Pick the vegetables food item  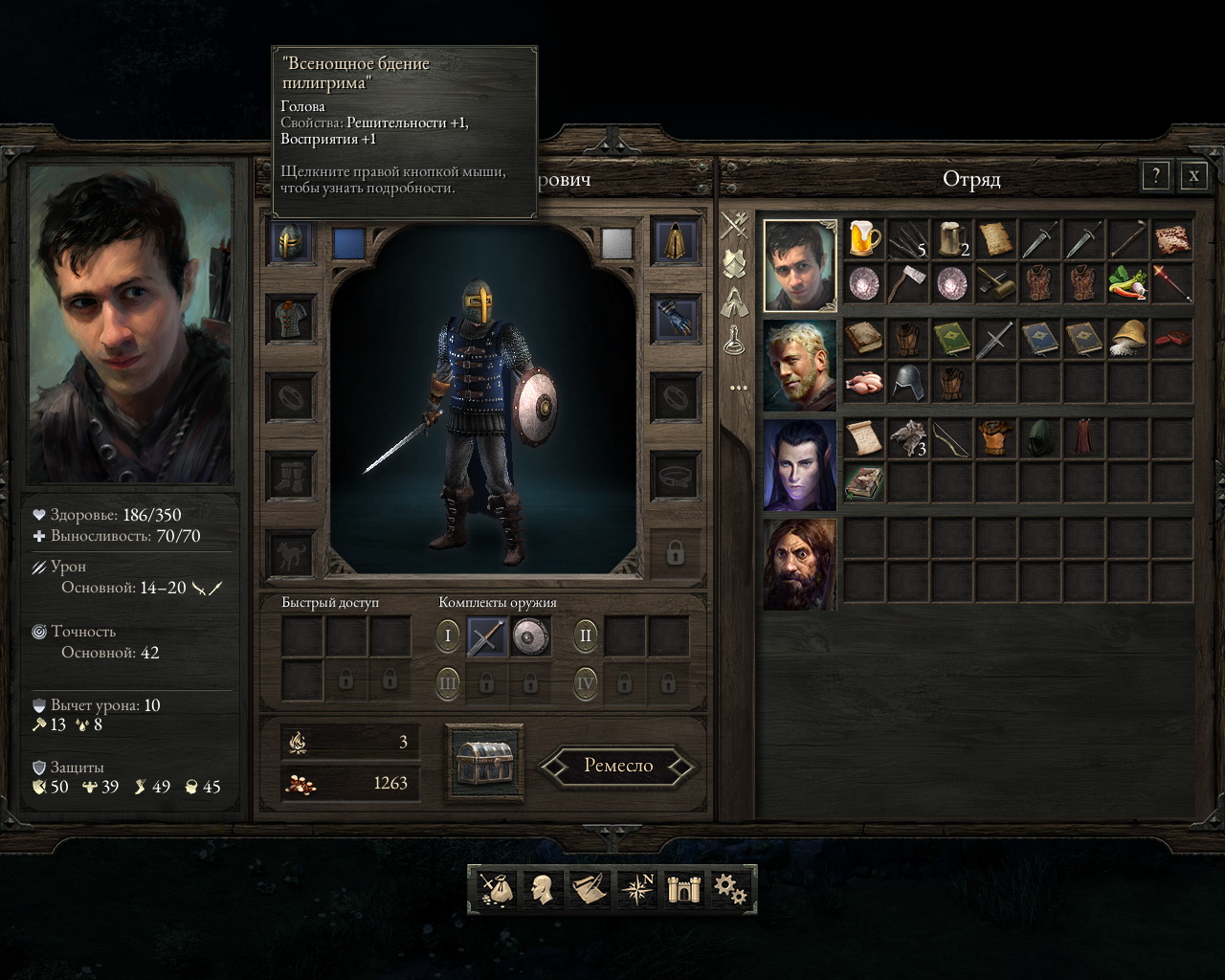click(x=1127, y=283)
